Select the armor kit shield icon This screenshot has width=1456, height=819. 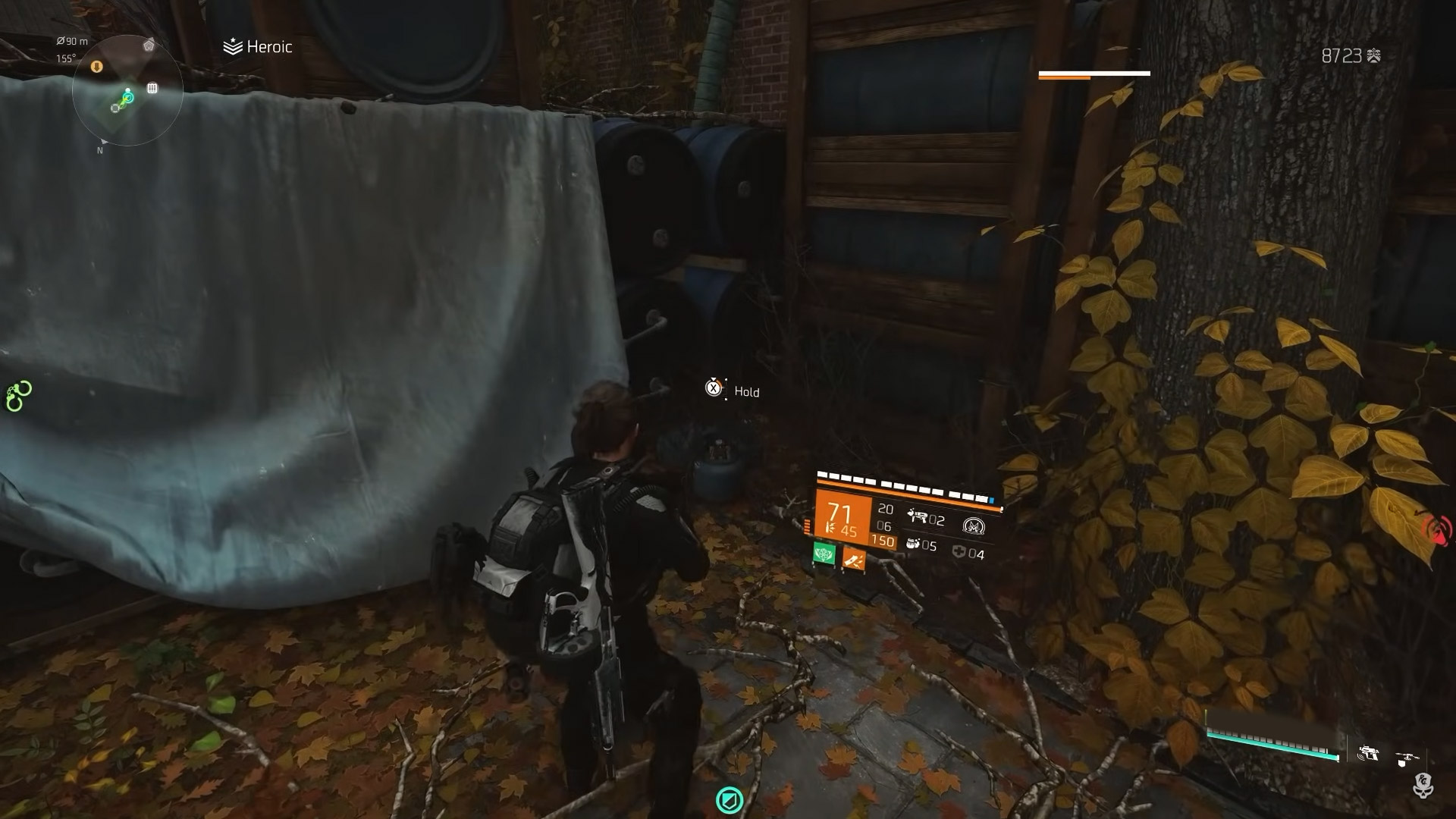[959, 553]
